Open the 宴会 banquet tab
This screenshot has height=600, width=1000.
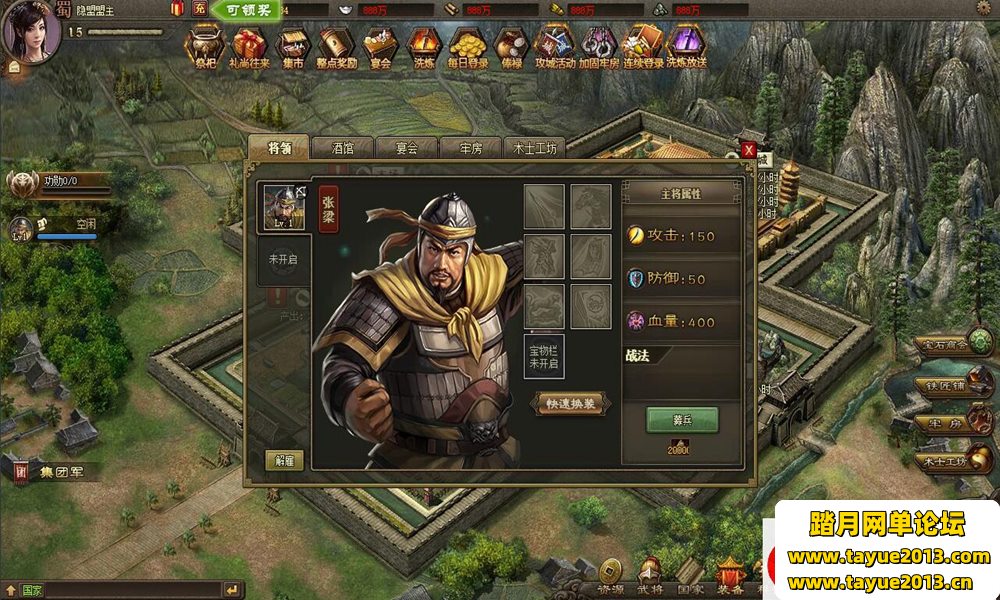point(406,147)
